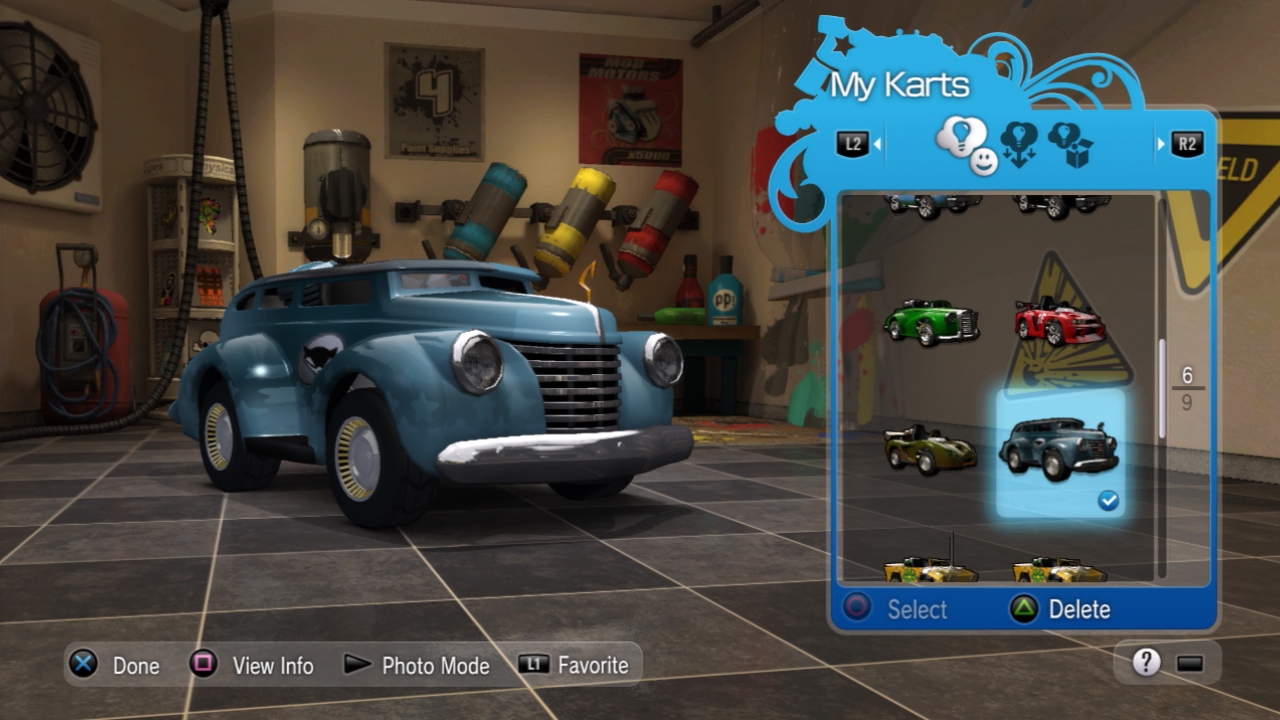Open the download arrow karts tab

tap(1019, 143)
